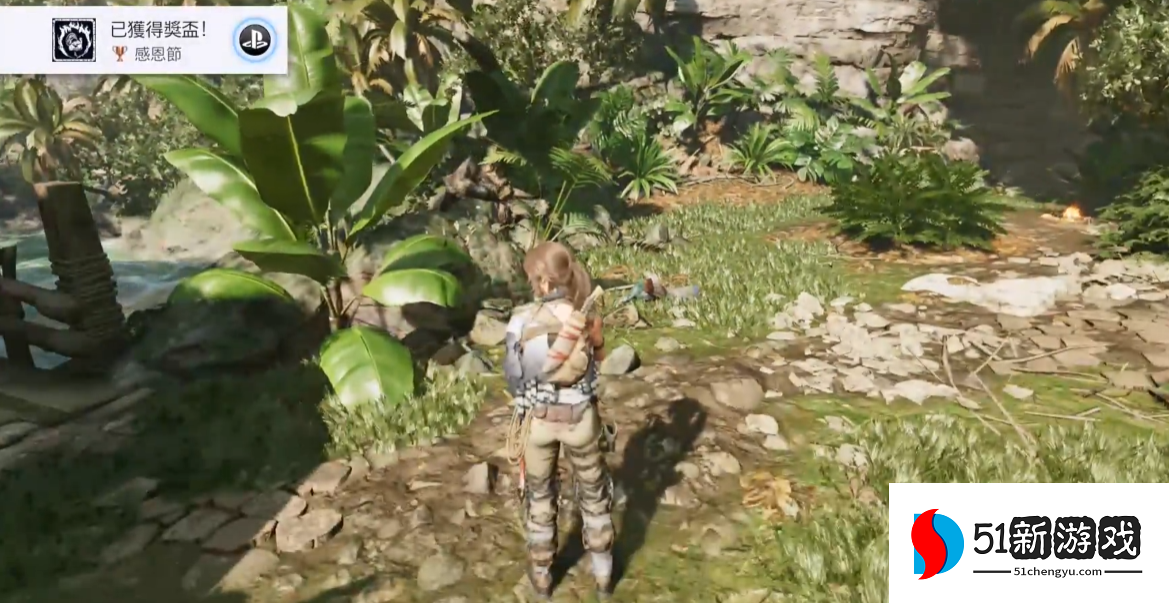Viewport: 1169px width, 603px height.
Task: Click the 51新游戏 watermark logo
Action: (1027, 542)
